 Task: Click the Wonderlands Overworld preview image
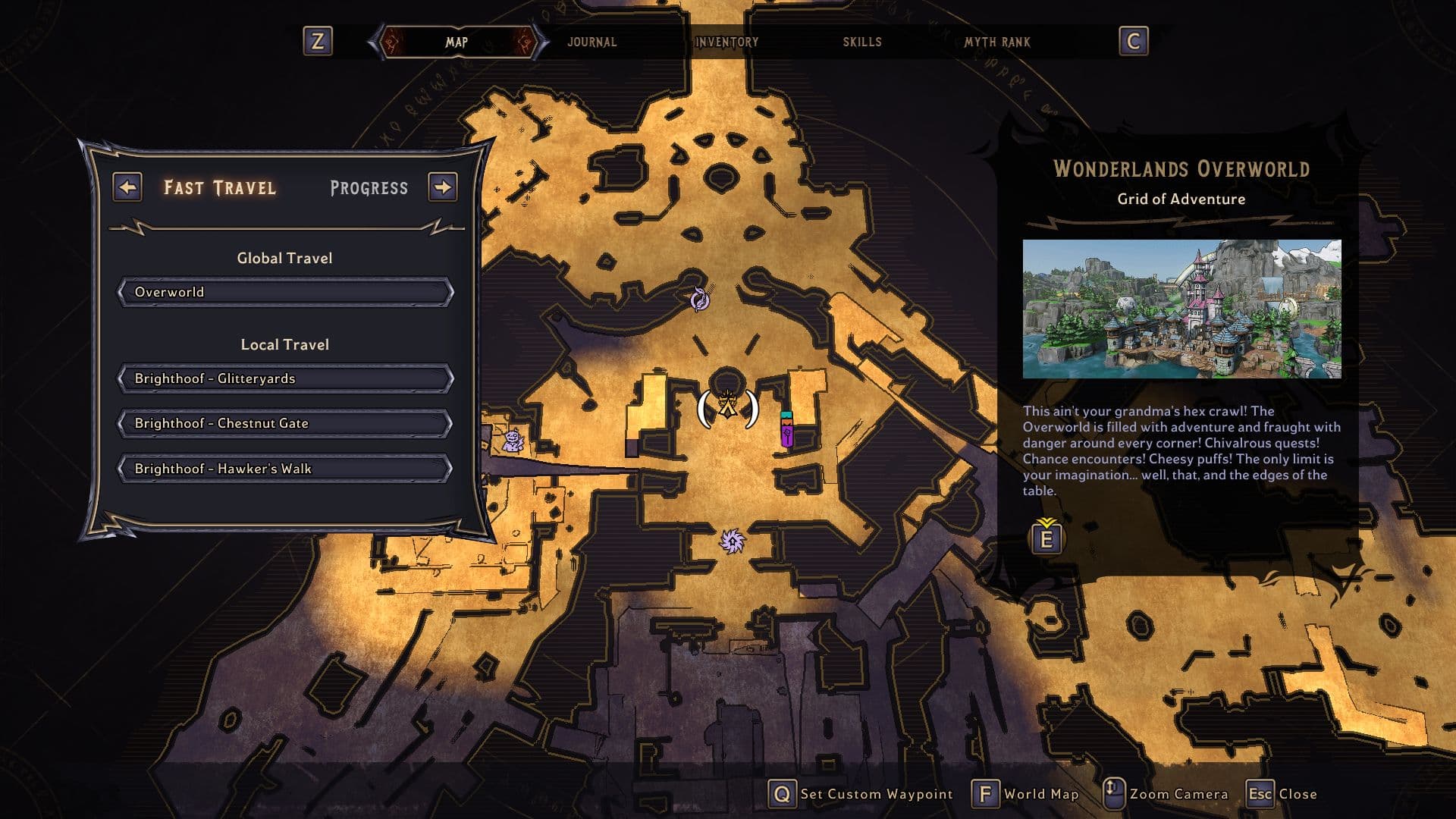[1181, 309]
